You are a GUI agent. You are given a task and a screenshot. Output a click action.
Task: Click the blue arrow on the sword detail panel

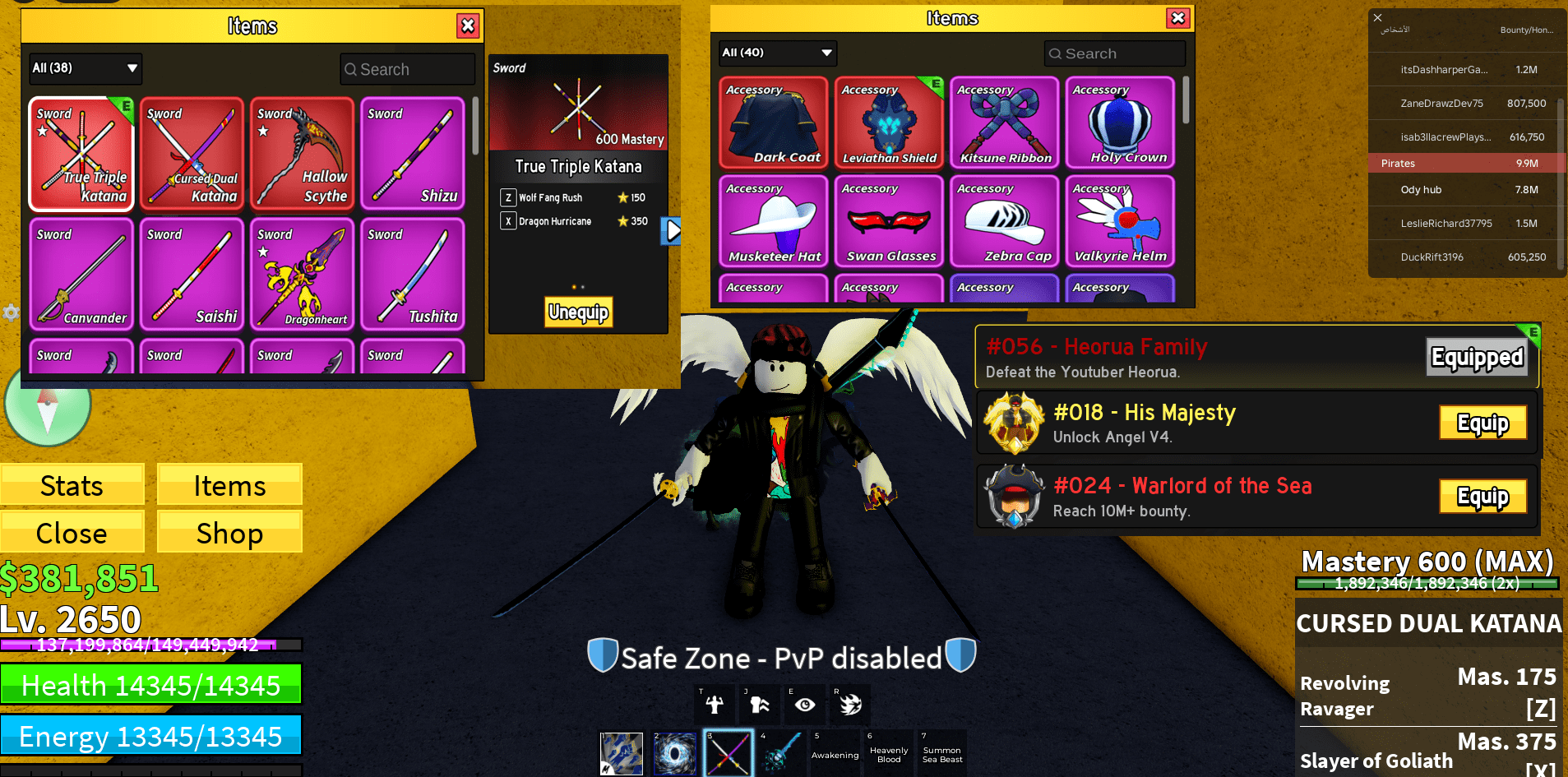tap(670, 231)
